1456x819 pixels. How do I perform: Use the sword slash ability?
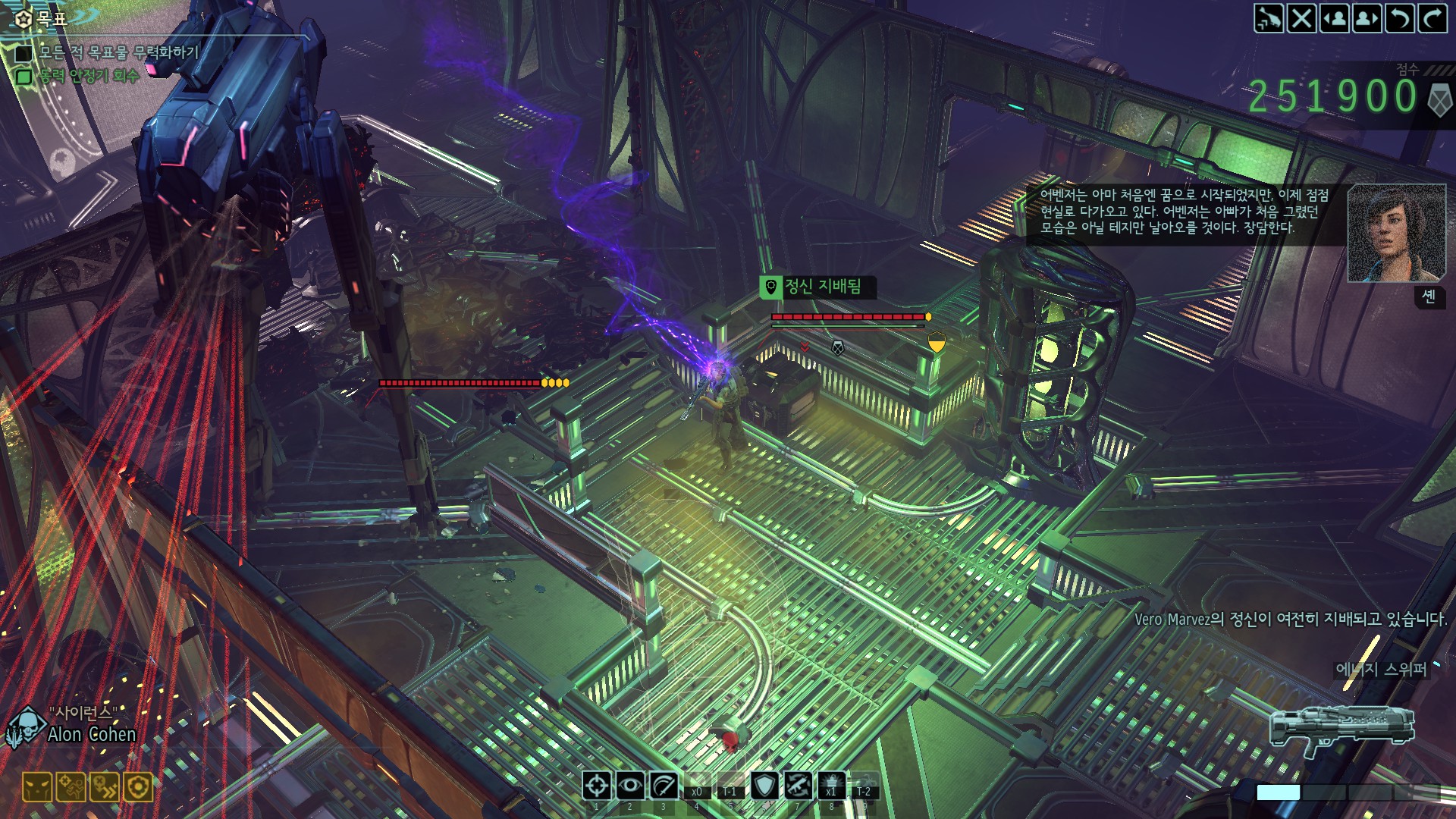(x=664, y=786)
